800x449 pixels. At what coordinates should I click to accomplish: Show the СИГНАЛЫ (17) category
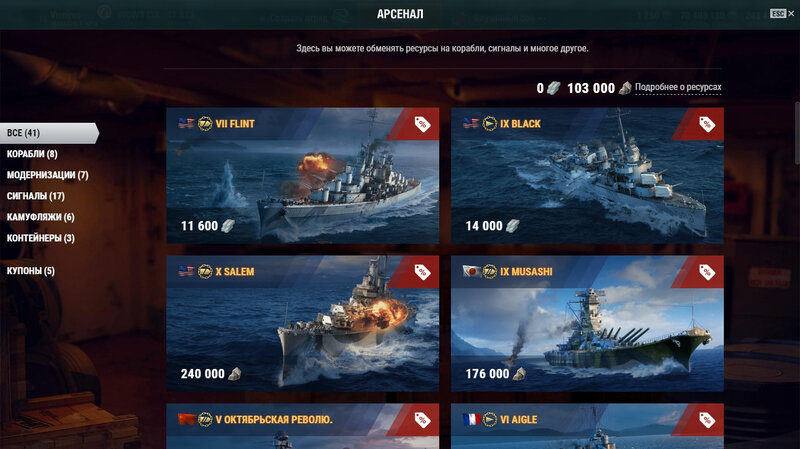tap(36, 196)
